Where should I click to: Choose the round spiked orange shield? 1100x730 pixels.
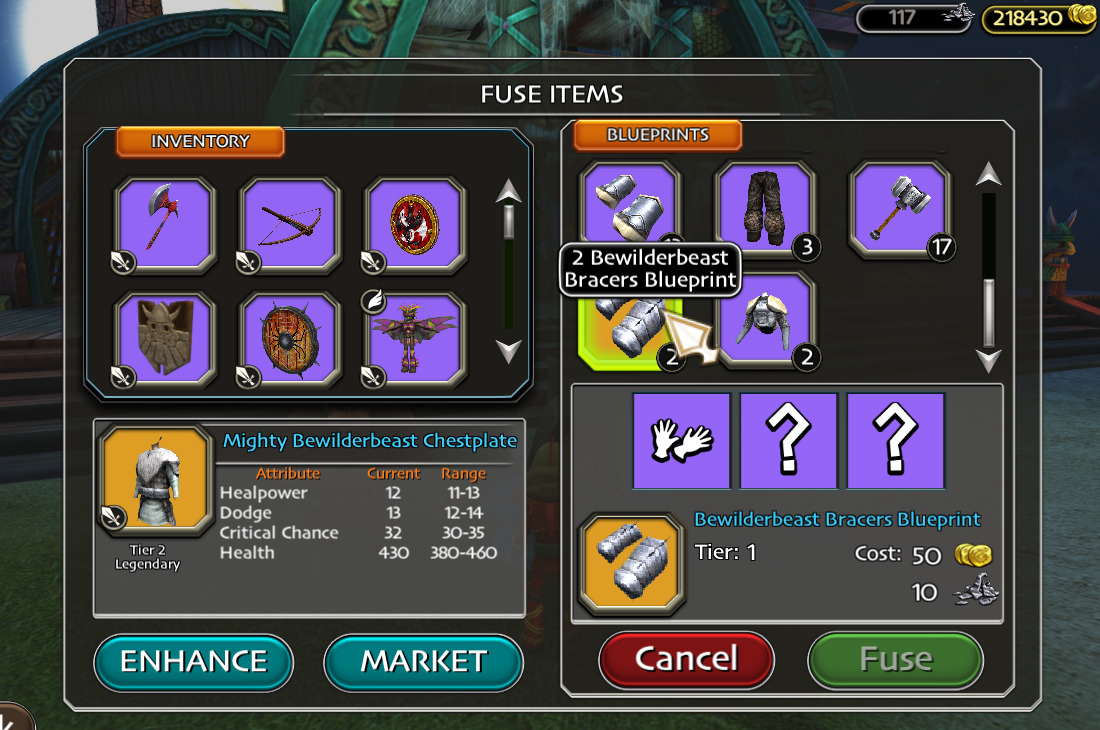point(289,340)
